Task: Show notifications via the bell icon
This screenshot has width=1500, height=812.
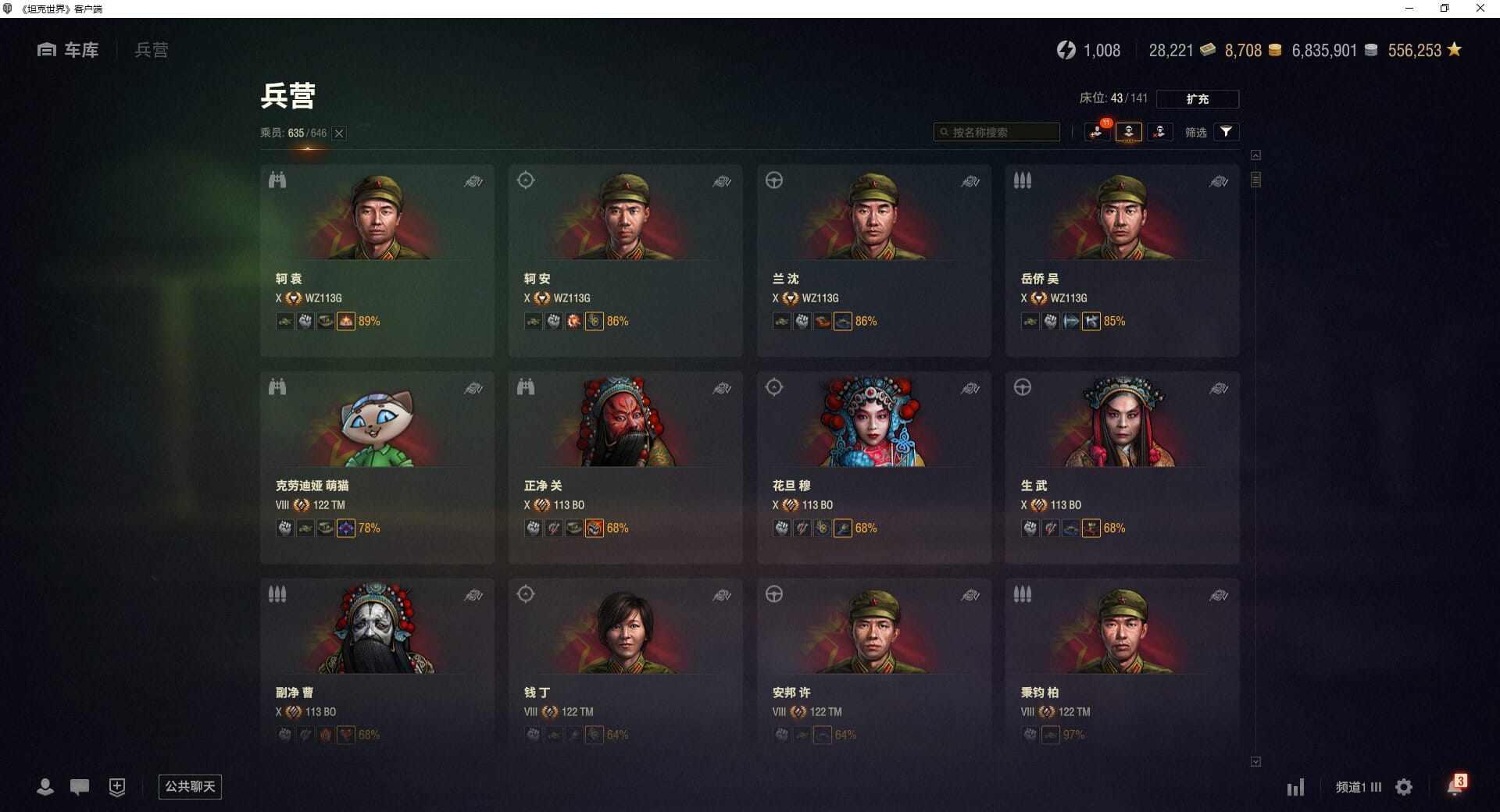Action: [x=1454, y=787]
